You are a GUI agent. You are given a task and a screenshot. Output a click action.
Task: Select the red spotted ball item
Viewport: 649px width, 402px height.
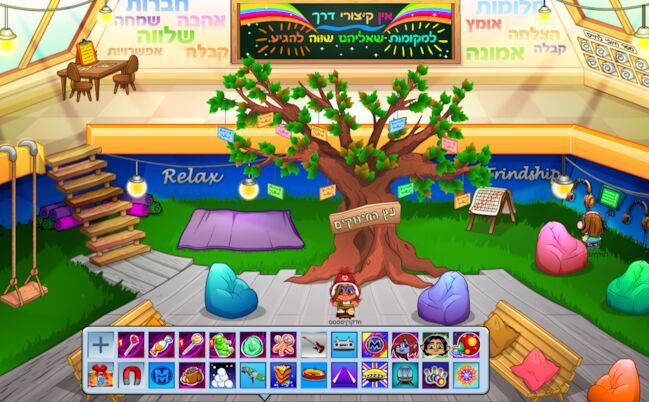466,345
